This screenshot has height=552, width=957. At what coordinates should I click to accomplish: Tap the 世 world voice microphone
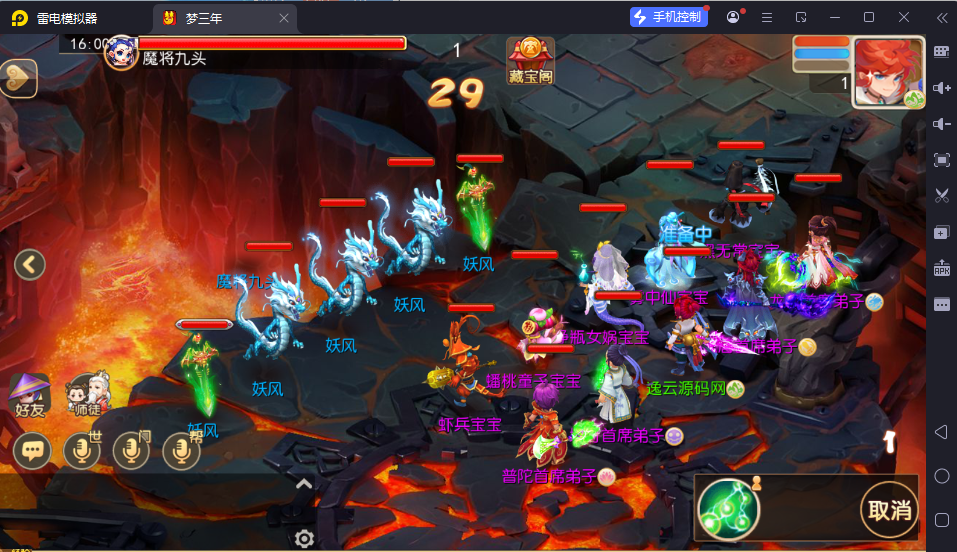pos(83,451)
